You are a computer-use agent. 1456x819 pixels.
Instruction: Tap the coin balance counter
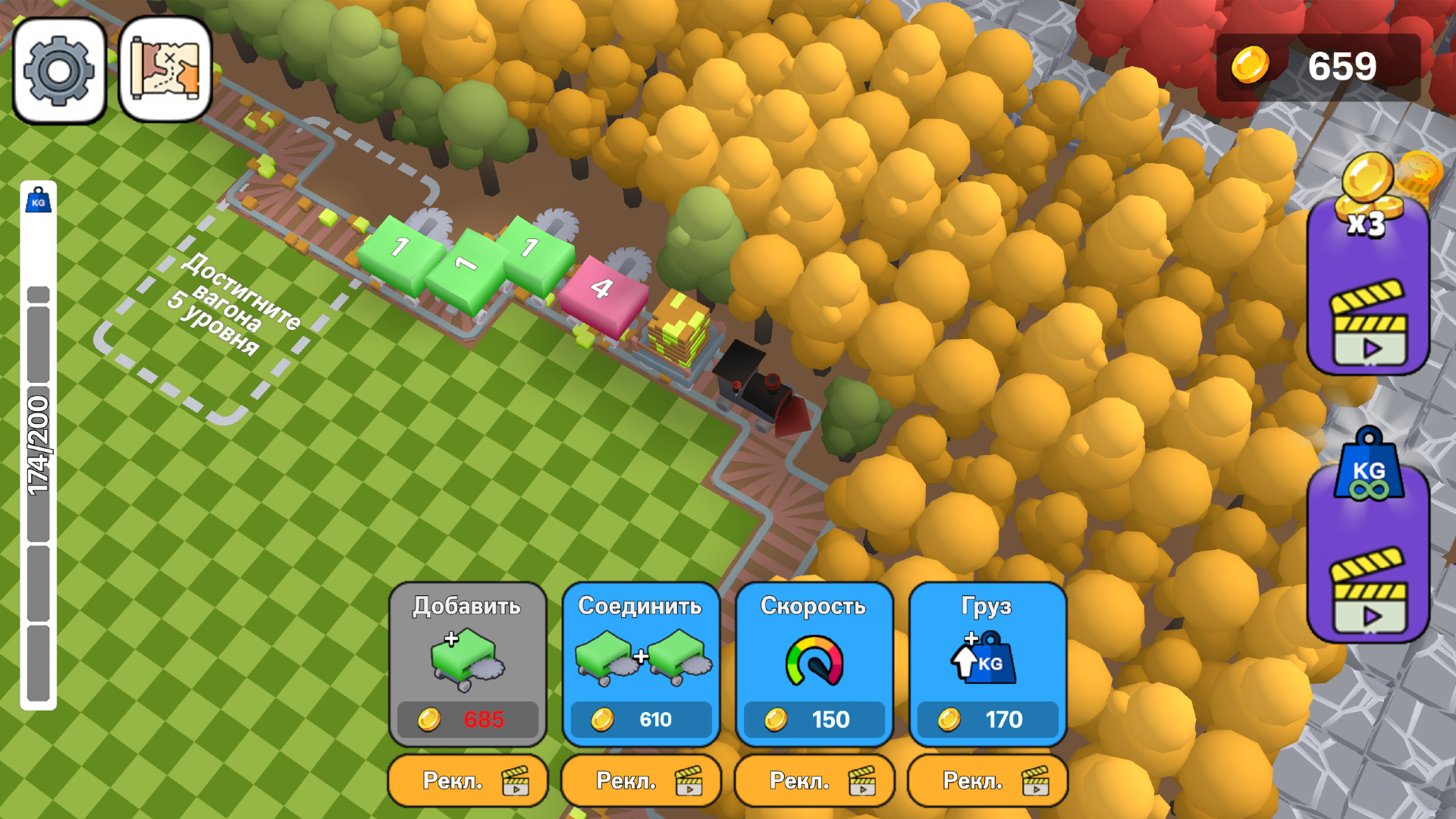[1335, 67]
